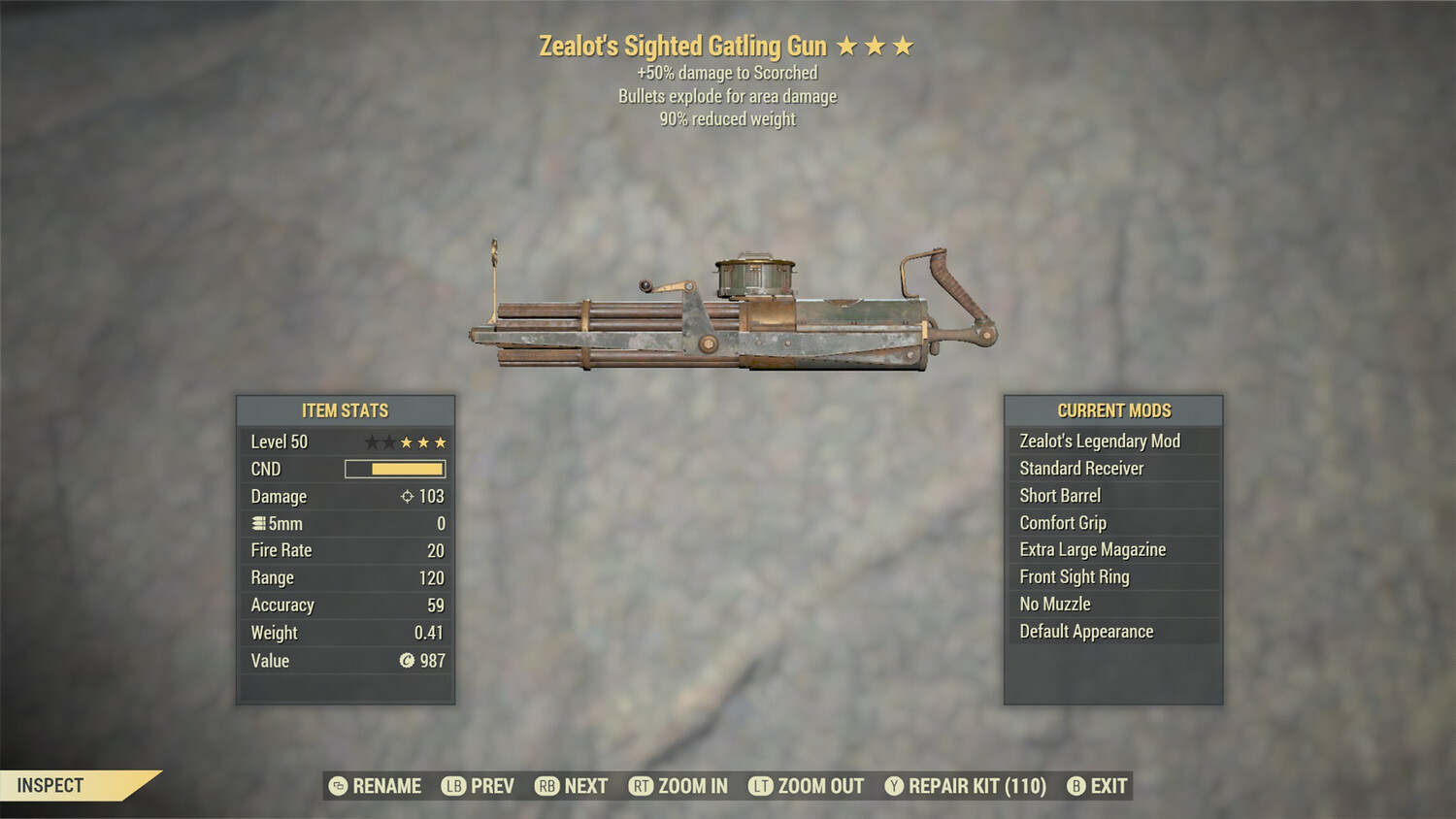Click the RT icon beside ZOOM IN

643,786
